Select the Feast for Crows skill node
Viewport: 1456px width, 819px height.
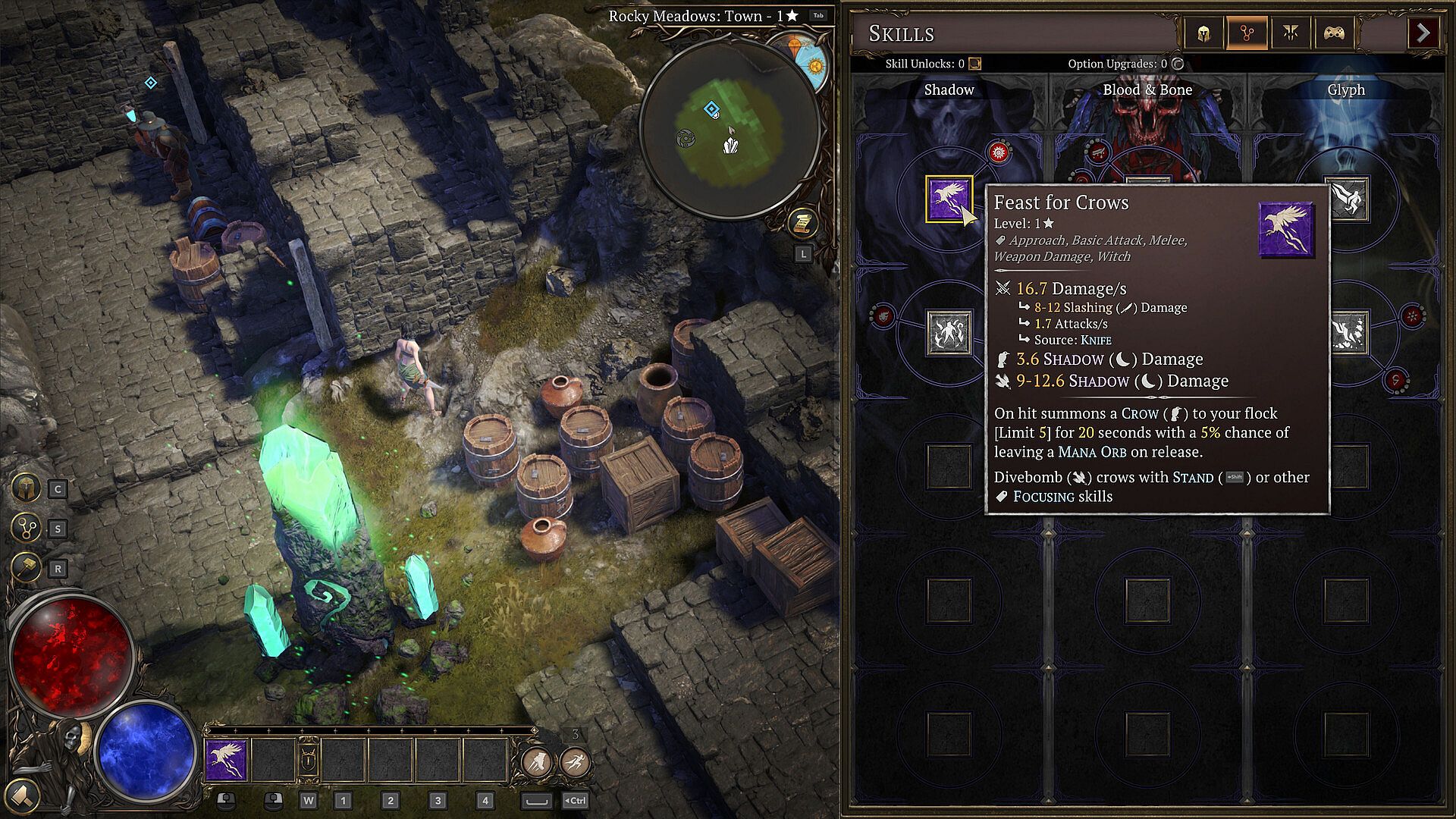pyautogui.click(x=948, y=199)
